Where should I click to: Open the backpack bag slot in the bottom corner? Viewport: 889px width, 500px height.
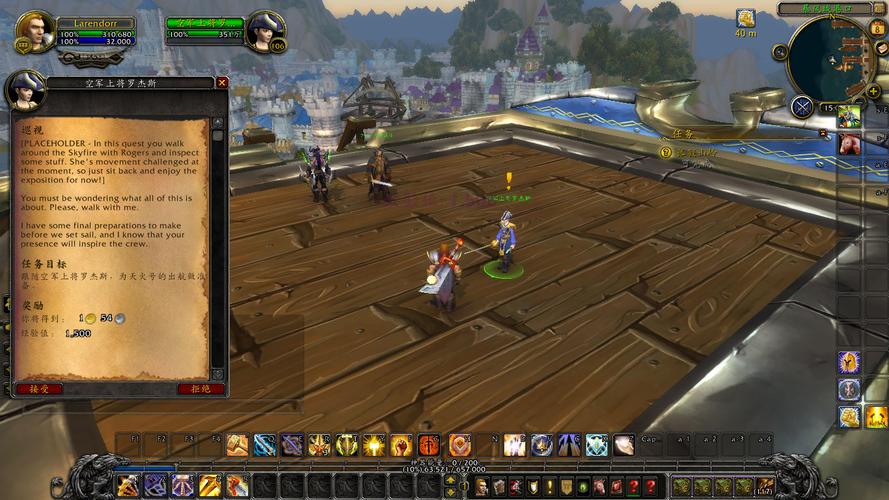(x=766, y=486)
